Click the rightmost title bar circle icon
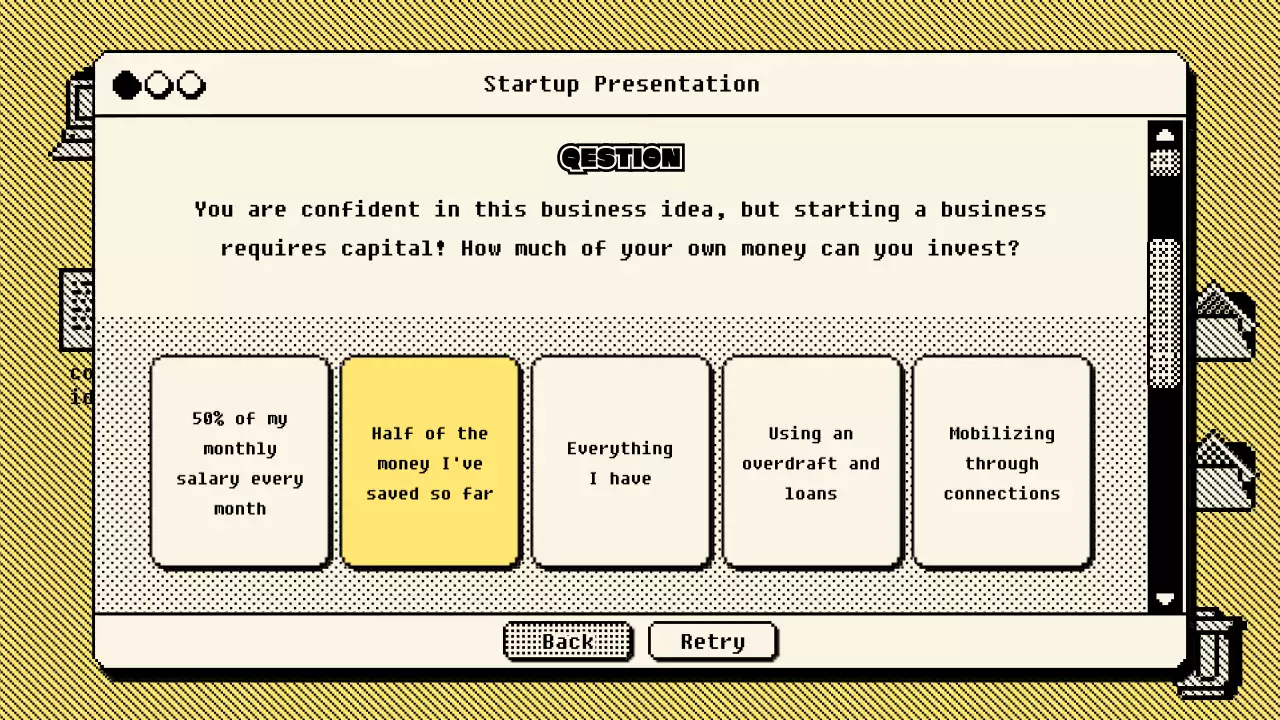1280x720 pixels. coord(191,85)
